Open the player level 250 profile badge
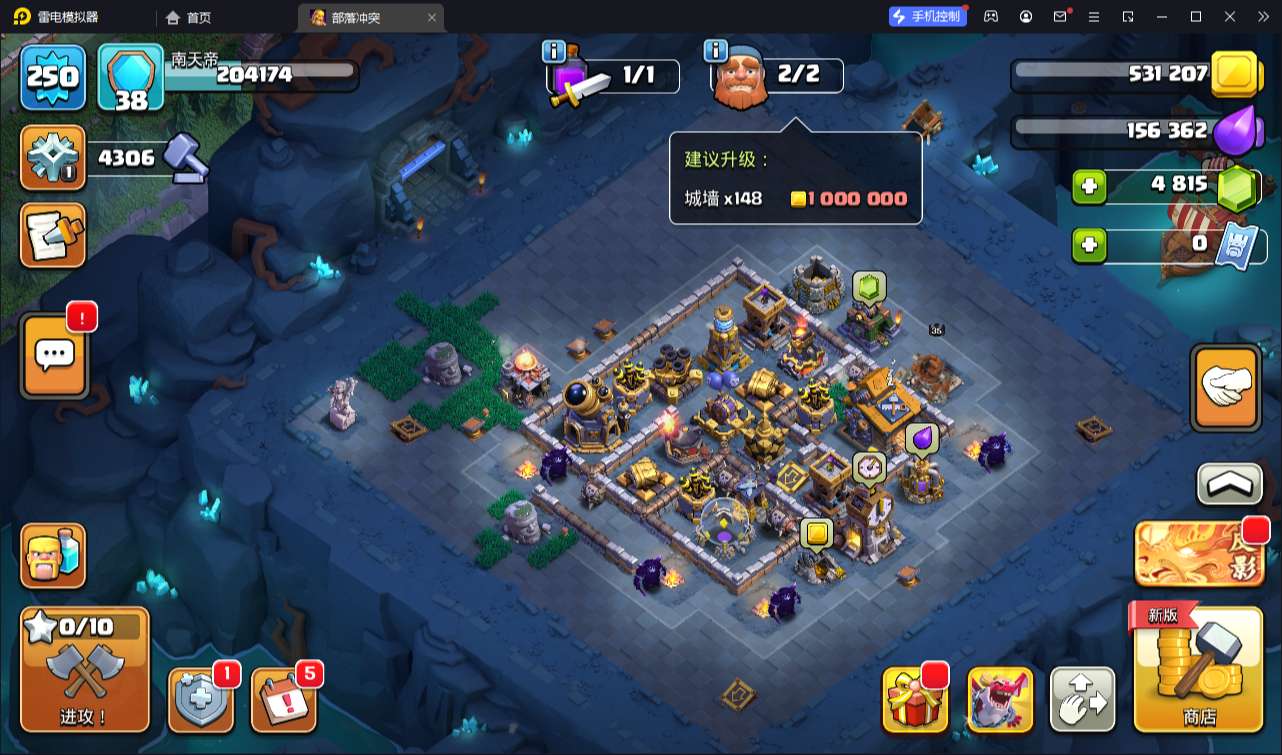1282x755 pixels. 53,76
